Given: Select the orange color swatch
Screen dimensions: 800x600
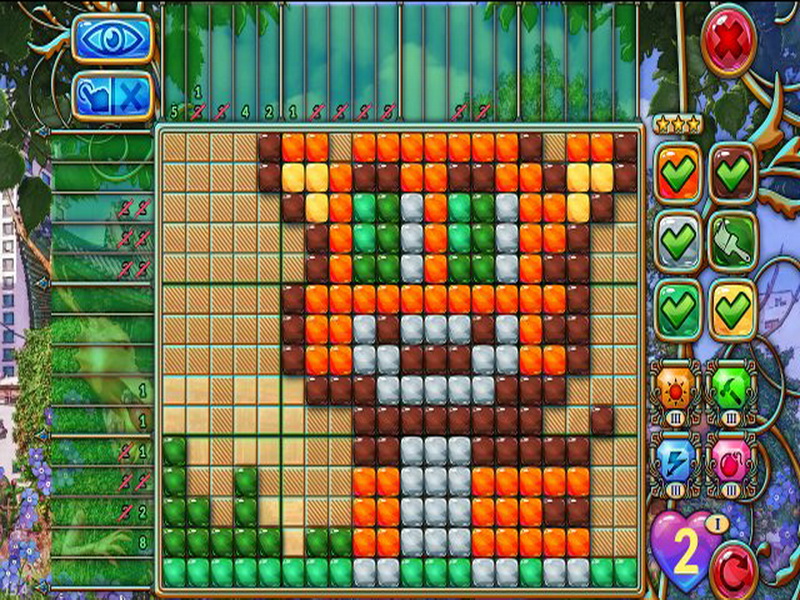Looking at the screenshot, I should coord(679,173).
